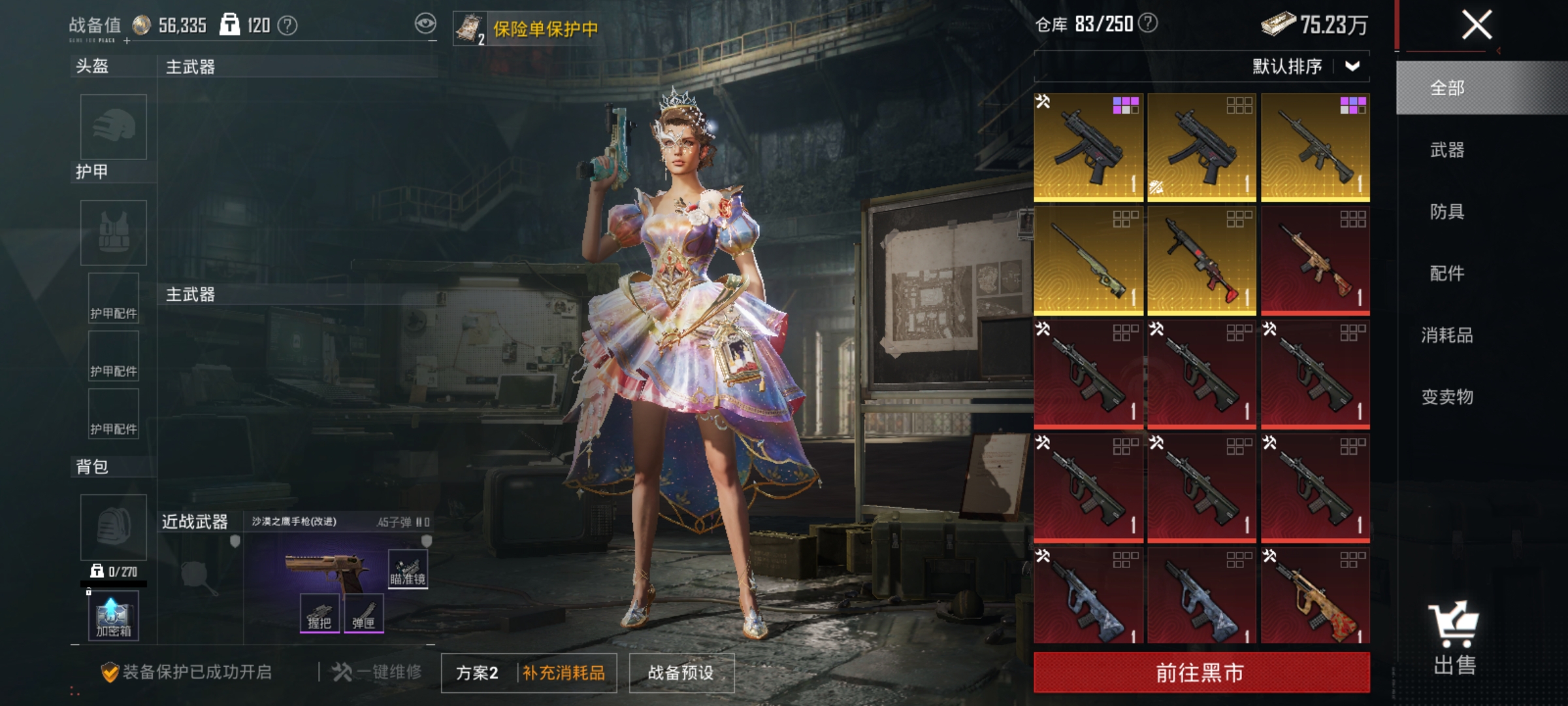Open the 加密箱 secure box slot

point(114,616)
